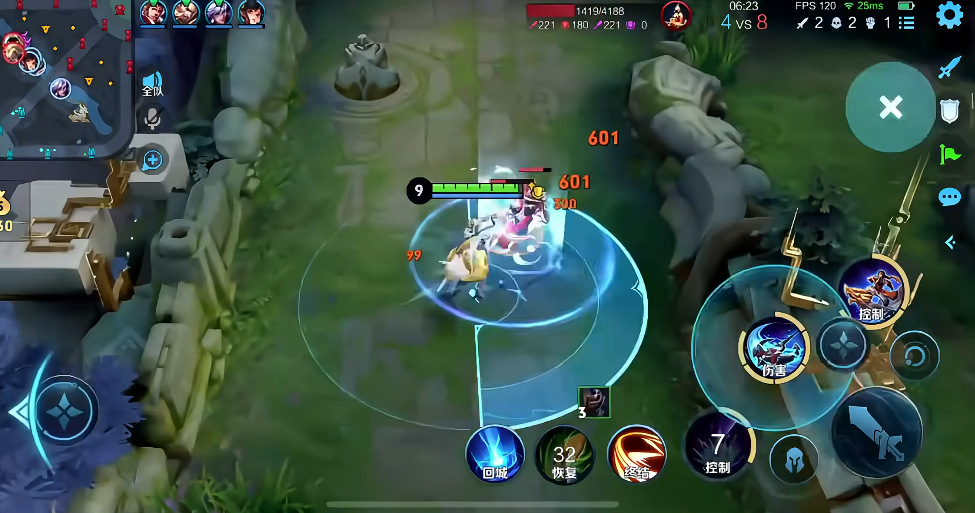Toggle the 全队 team speaker
Screen dimensions: 975x513
point(152,83)
